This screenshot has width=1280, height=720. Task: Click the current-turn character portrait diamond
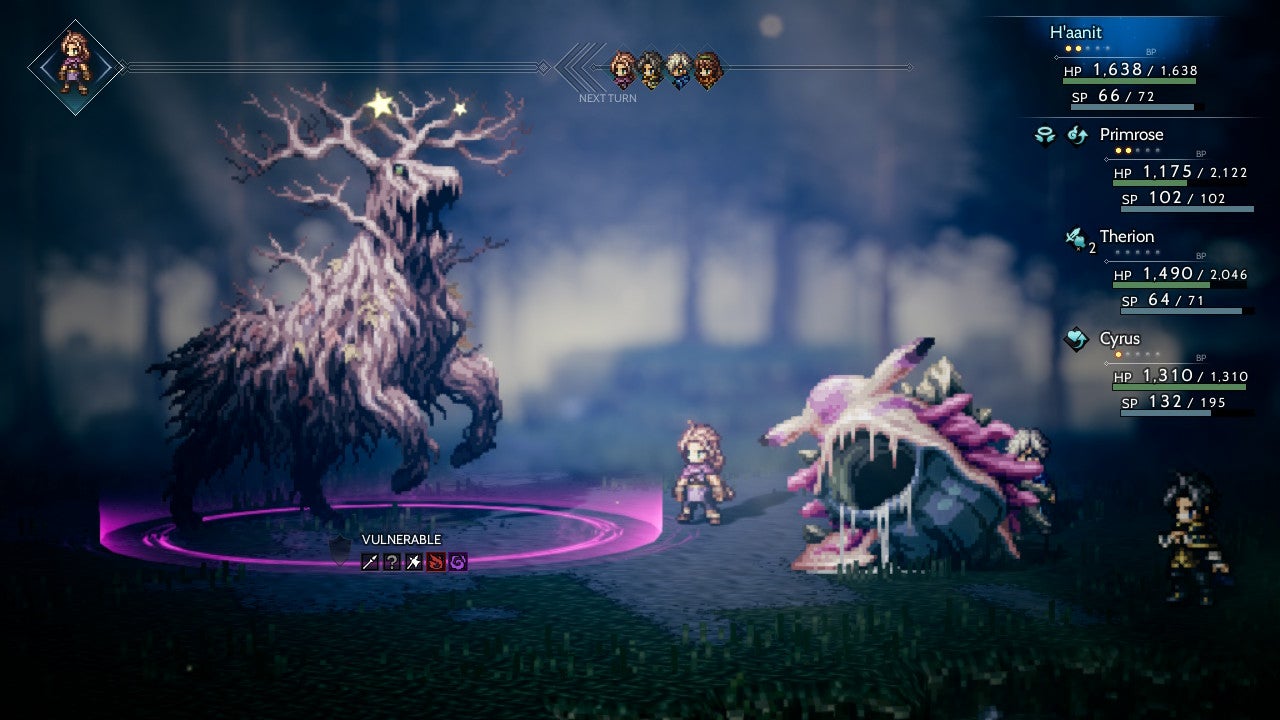(75, 67)
